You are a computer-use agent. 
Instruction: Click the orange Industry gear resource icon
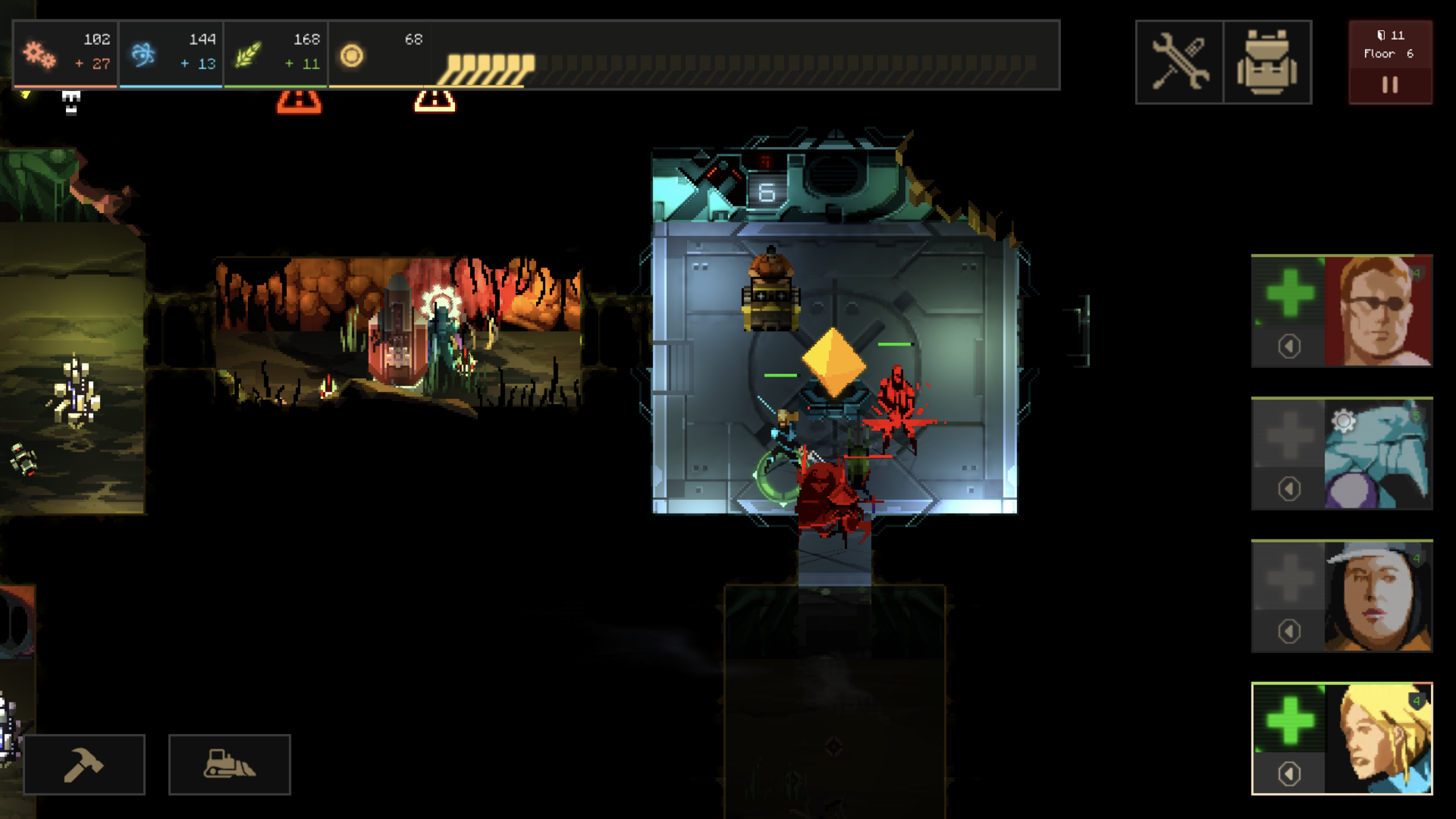tap(41, 55)
